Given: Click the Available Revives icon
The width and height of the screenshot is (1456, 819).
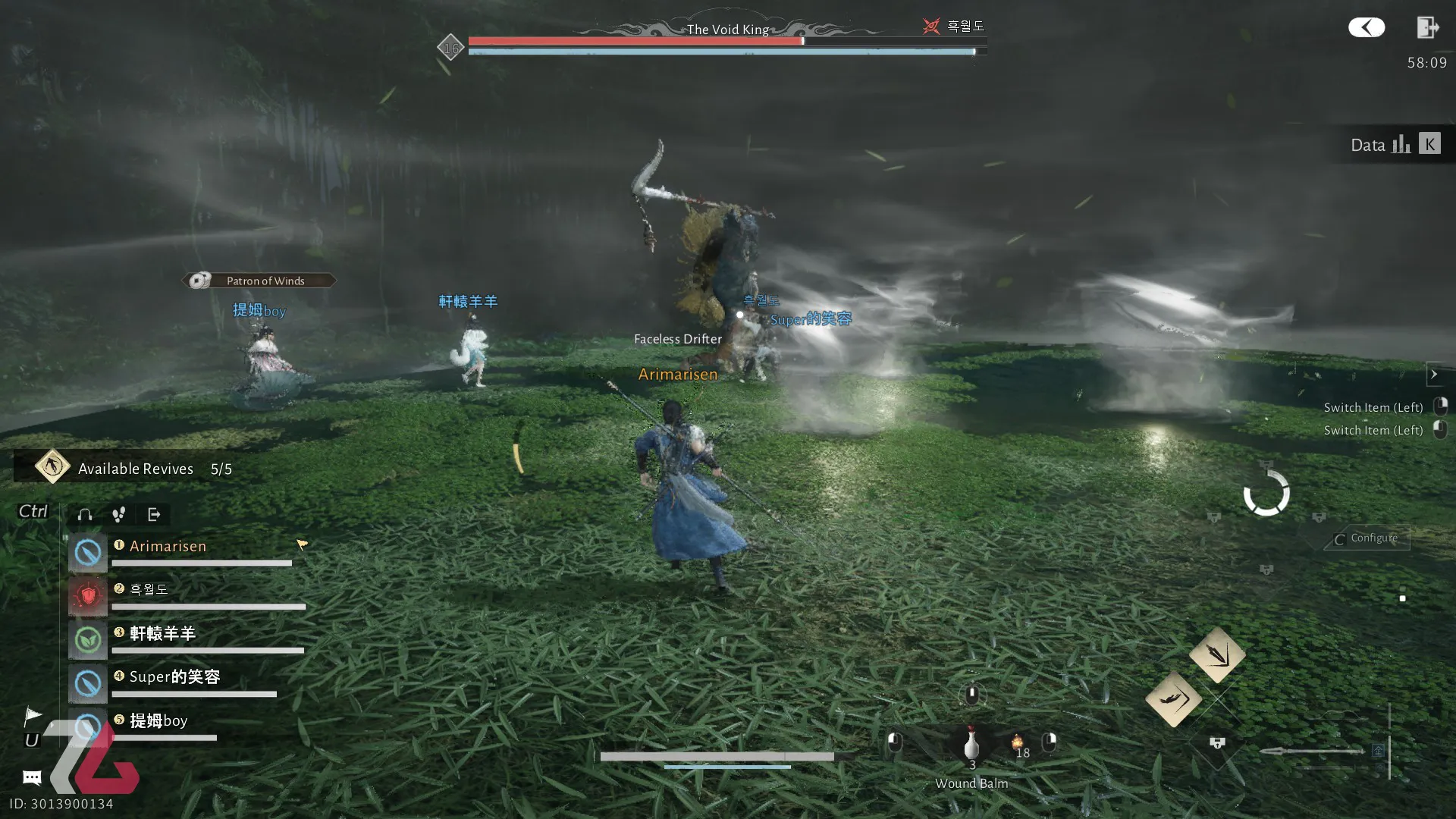Looking at the screenshot, I should (52, 467).
